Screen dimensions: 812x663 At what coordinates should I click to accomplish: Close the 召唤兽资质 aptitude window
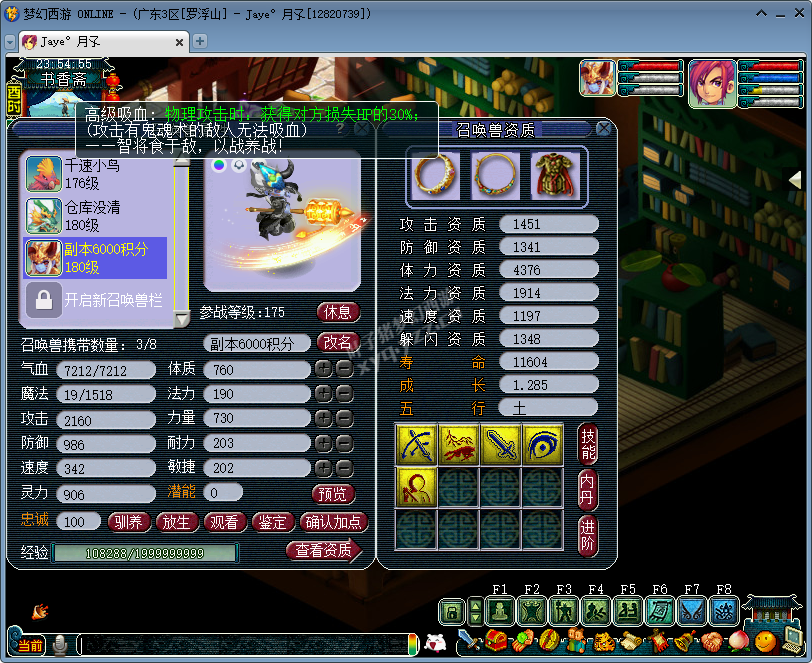point(603,129)
